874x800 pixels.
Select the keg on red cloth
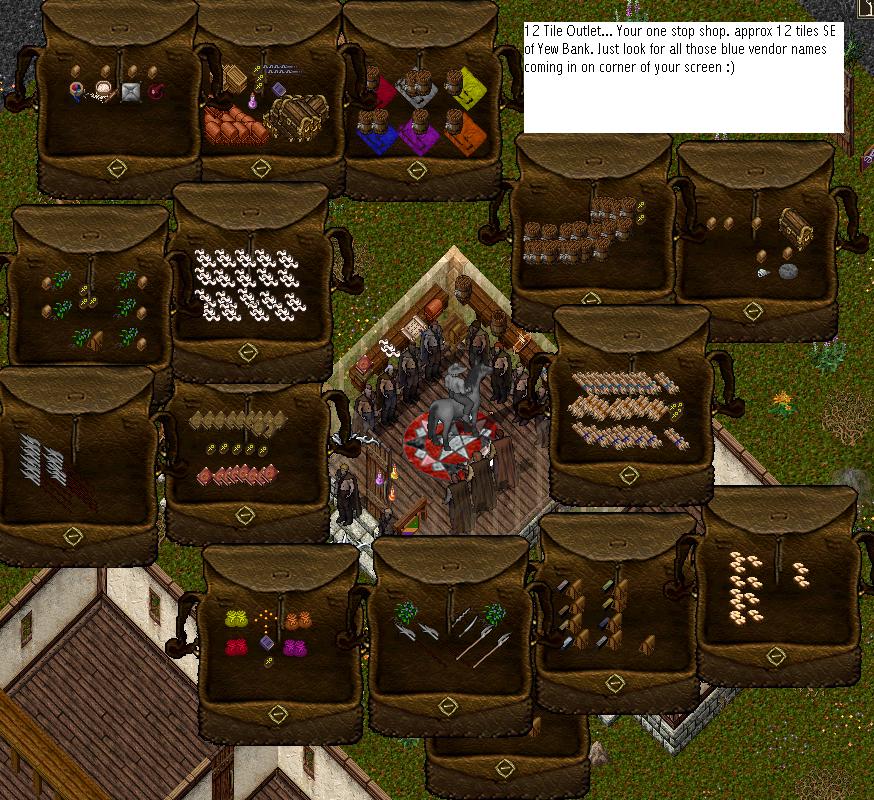pos(376,87)
